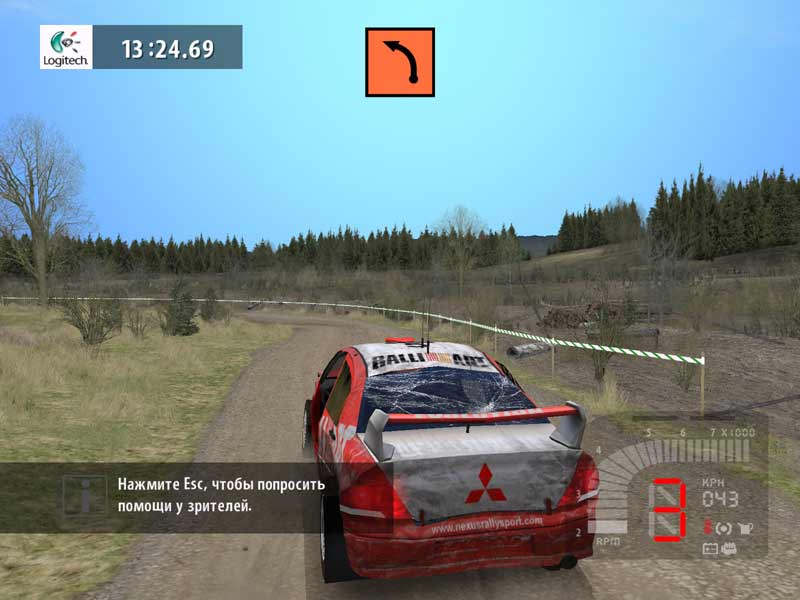Screen dimensions: 800x600
Task: Click the orange left-turn pace note icon
Action: coord(399,62)
